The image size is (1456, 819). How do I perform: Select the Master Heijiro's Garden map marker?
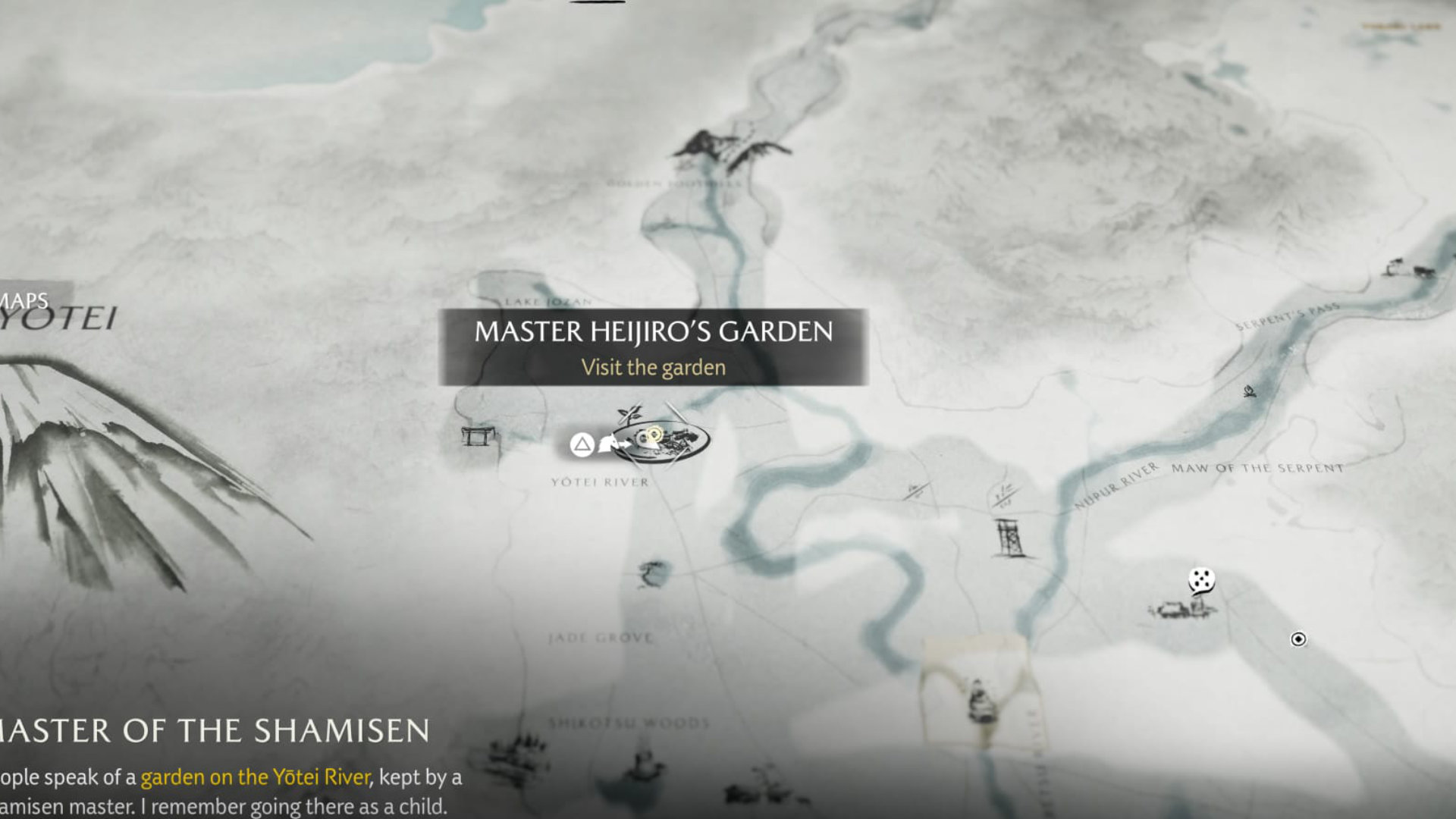click(660, 441)
